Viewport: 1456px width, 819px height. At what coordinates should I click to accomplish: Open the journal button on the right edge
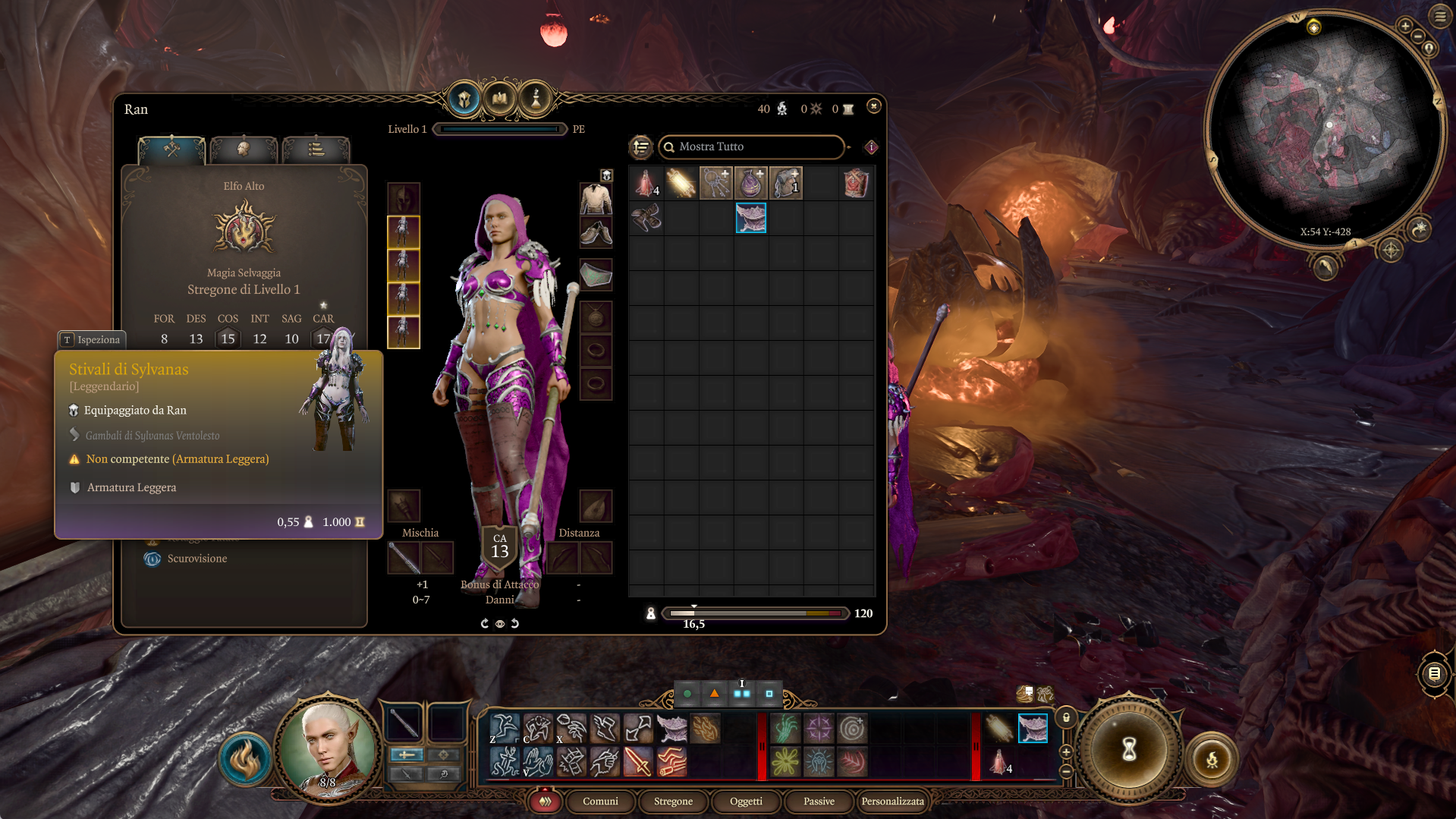coord(1433,673)
